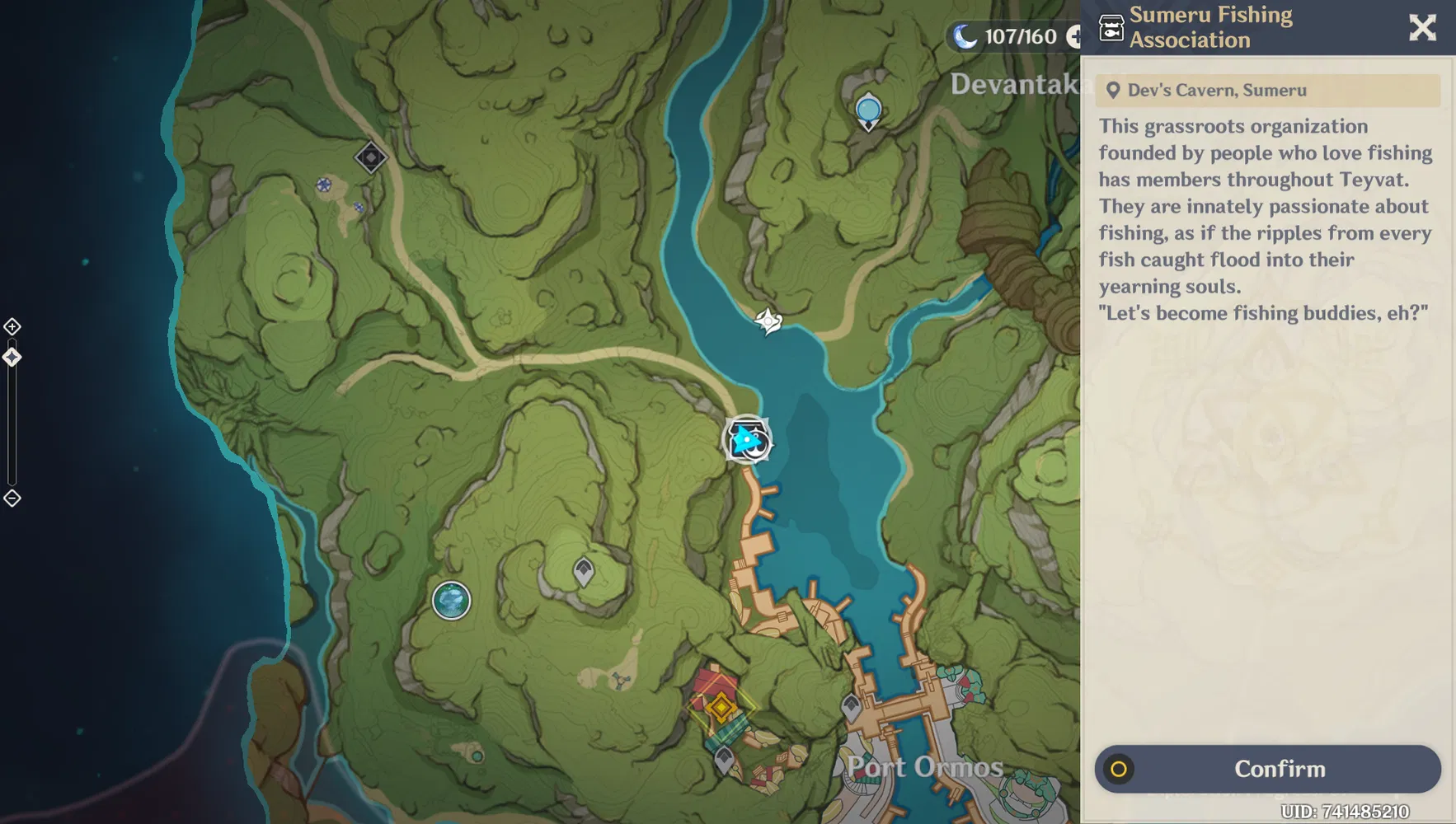Close the Sumeru Fishing Association panel
This screenshot has height=824, width=1456.
(1423, 27)
